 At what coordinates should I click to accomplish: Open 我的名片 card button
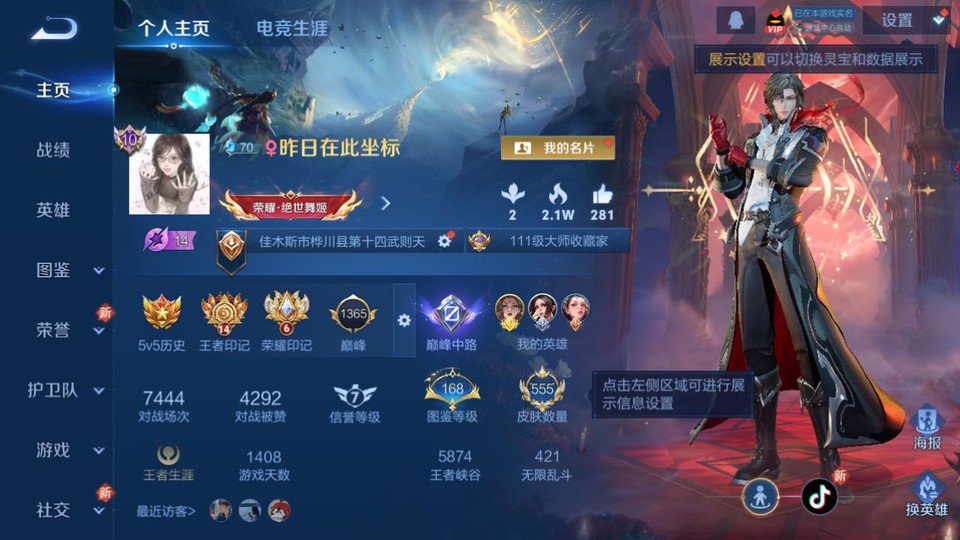pyautogui.click(x=557, y=148)
